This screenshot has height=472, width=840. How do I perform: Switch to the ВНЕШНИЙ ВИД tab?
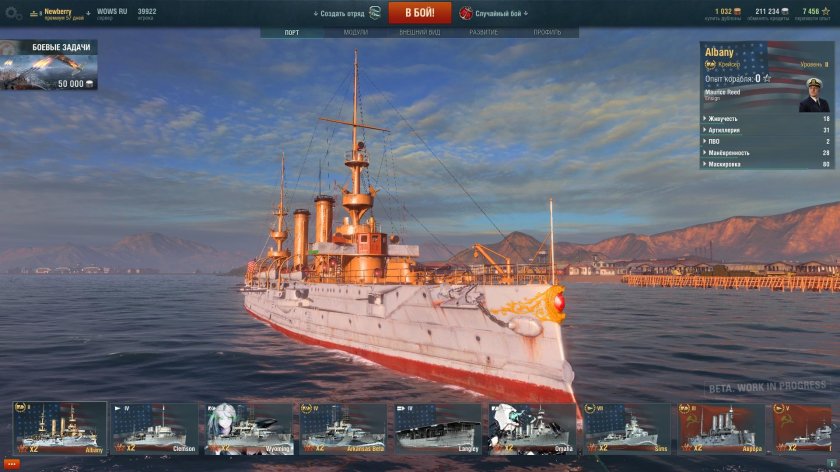(x=420, y=32)
